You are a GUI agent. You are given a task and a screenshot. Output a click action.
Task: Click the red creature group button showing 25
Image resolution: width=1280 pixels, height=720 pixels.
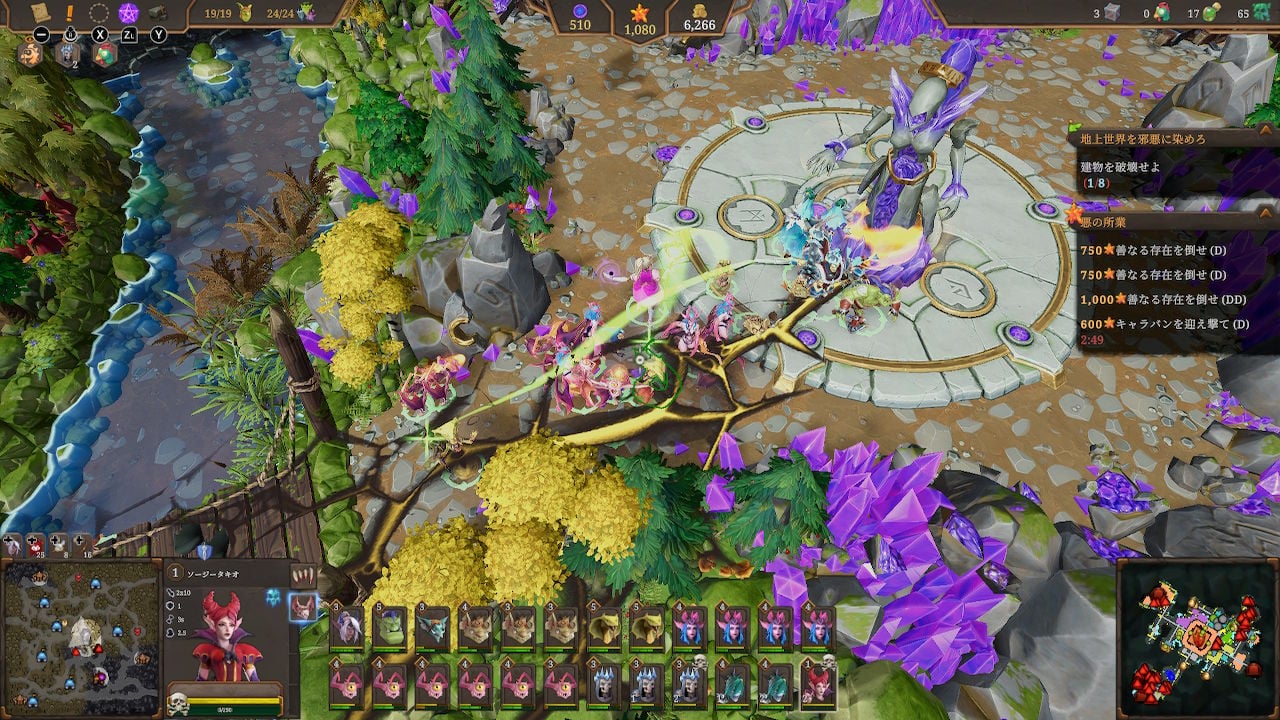(35, 547)
